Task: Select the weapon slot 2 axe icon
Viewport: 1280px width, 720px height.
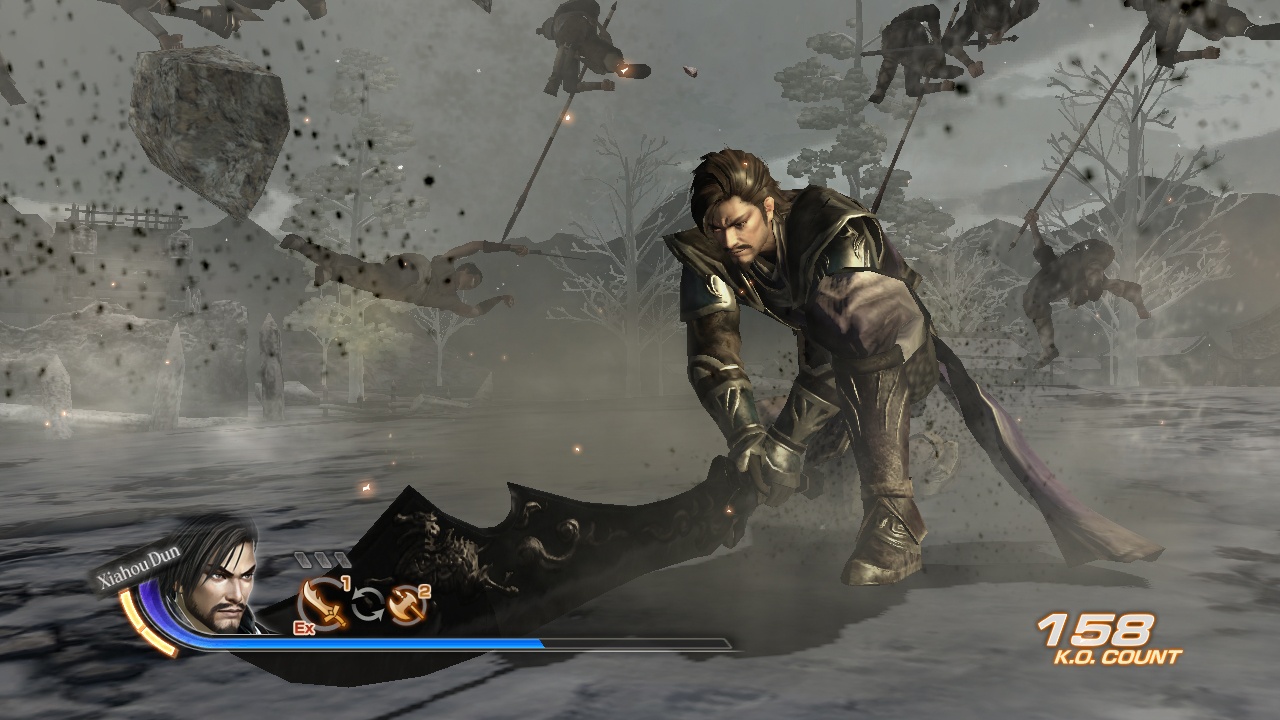Action: [x=405, y=605]
